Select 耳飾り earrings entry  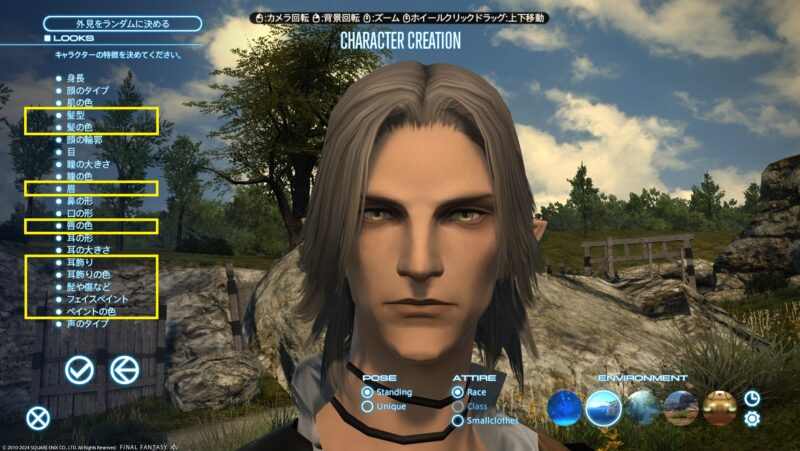pos(77,260)
